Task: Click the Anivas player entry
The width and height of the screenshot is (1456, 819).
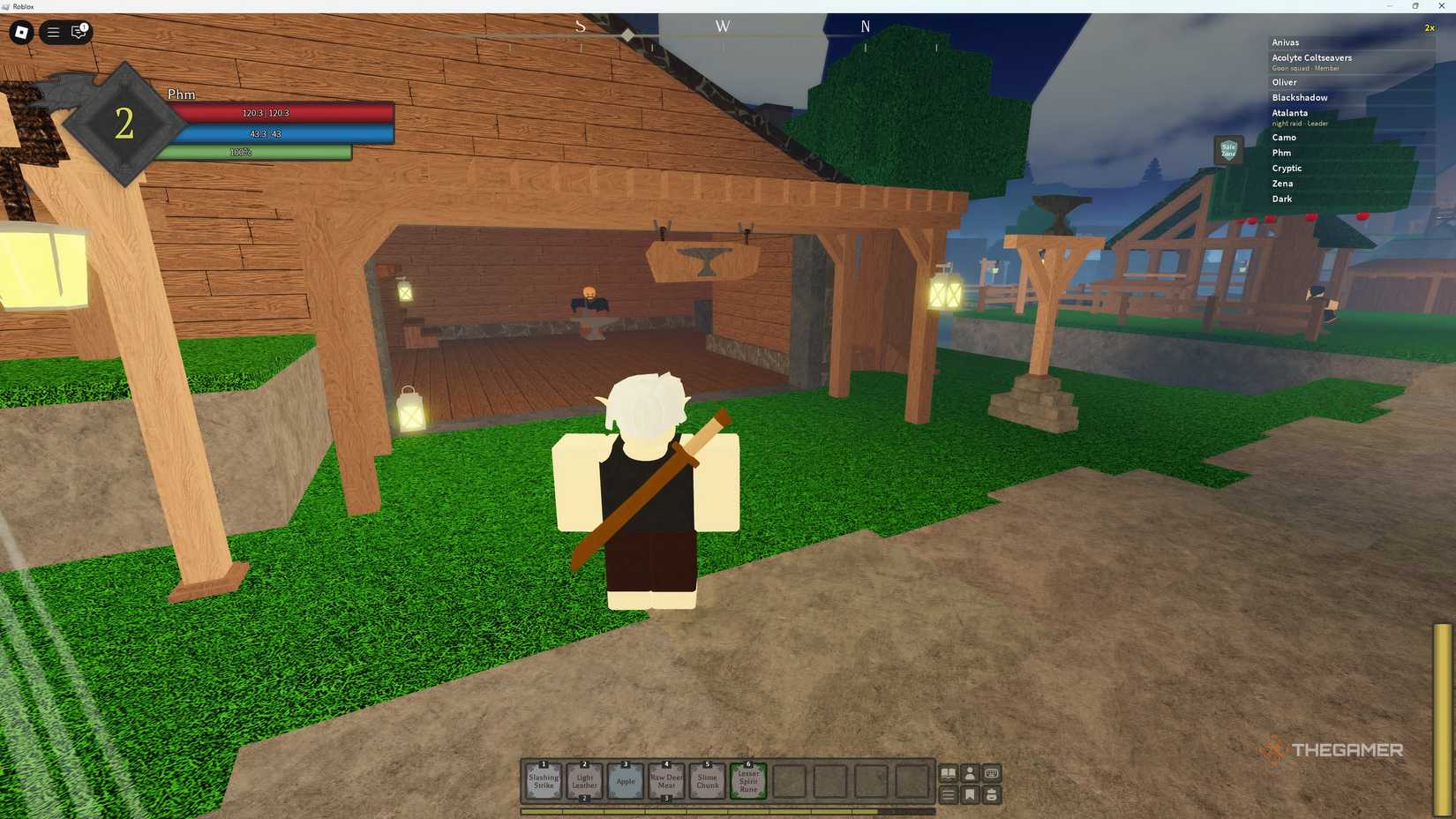Action: coord(1284,41)
